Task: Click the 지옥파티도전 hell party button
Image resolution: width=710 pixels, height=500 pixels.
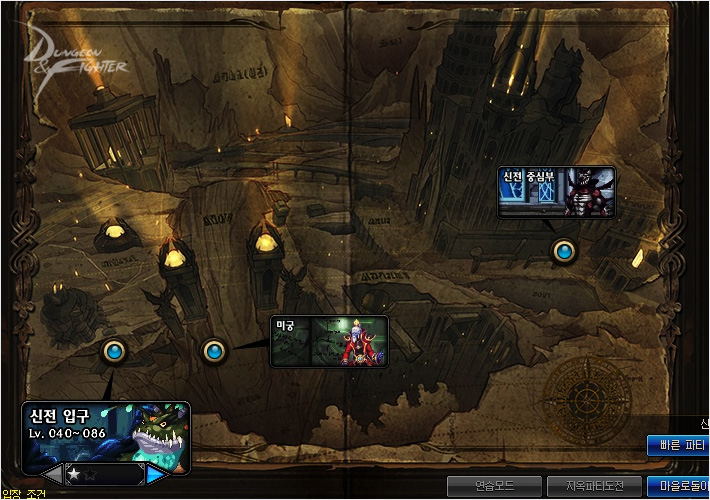Action: (x=594, y=486)
